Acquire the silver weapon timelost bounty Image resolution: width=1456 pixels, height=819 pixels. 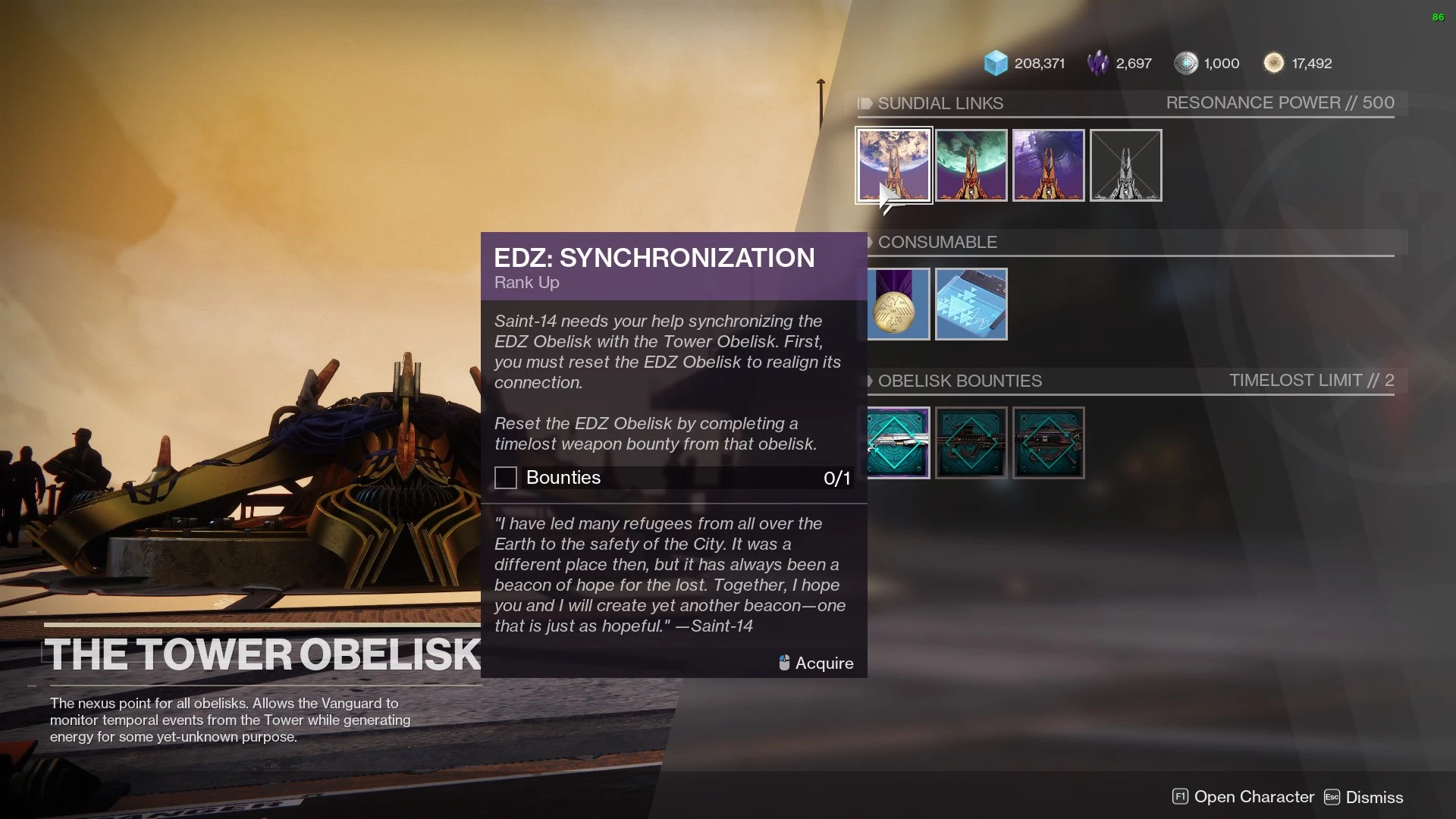899,443
